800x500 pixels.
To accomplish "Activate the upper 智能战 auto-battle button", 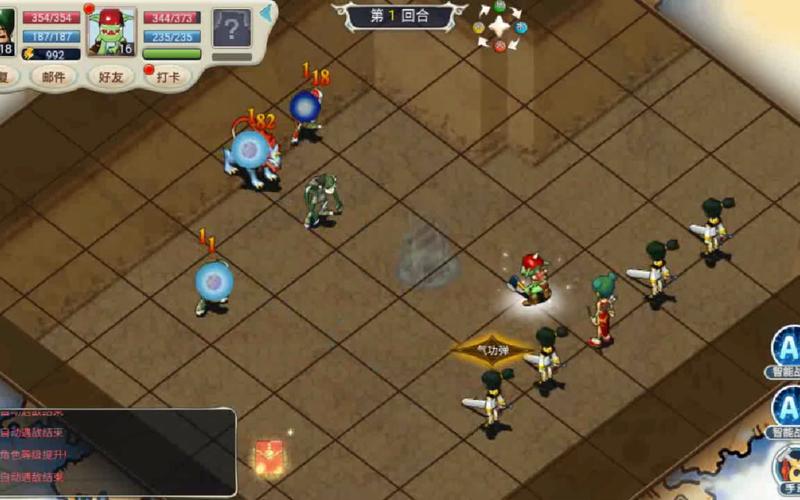I will pos(788,352).
